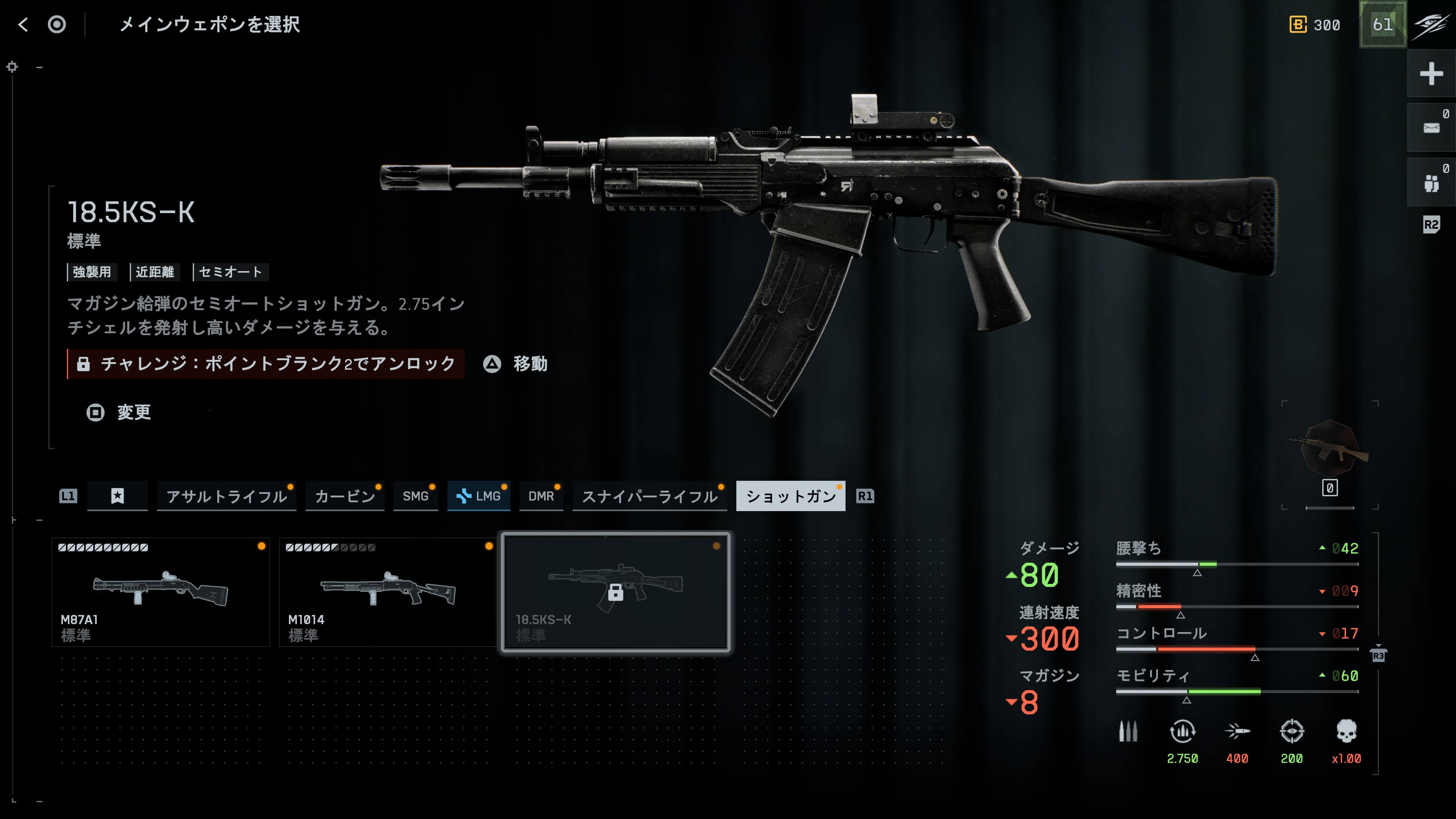This screenshot has width=1456, height=819.
Task: Choose the M87A1 shotgun tile
Action: (x=160, y=592)
